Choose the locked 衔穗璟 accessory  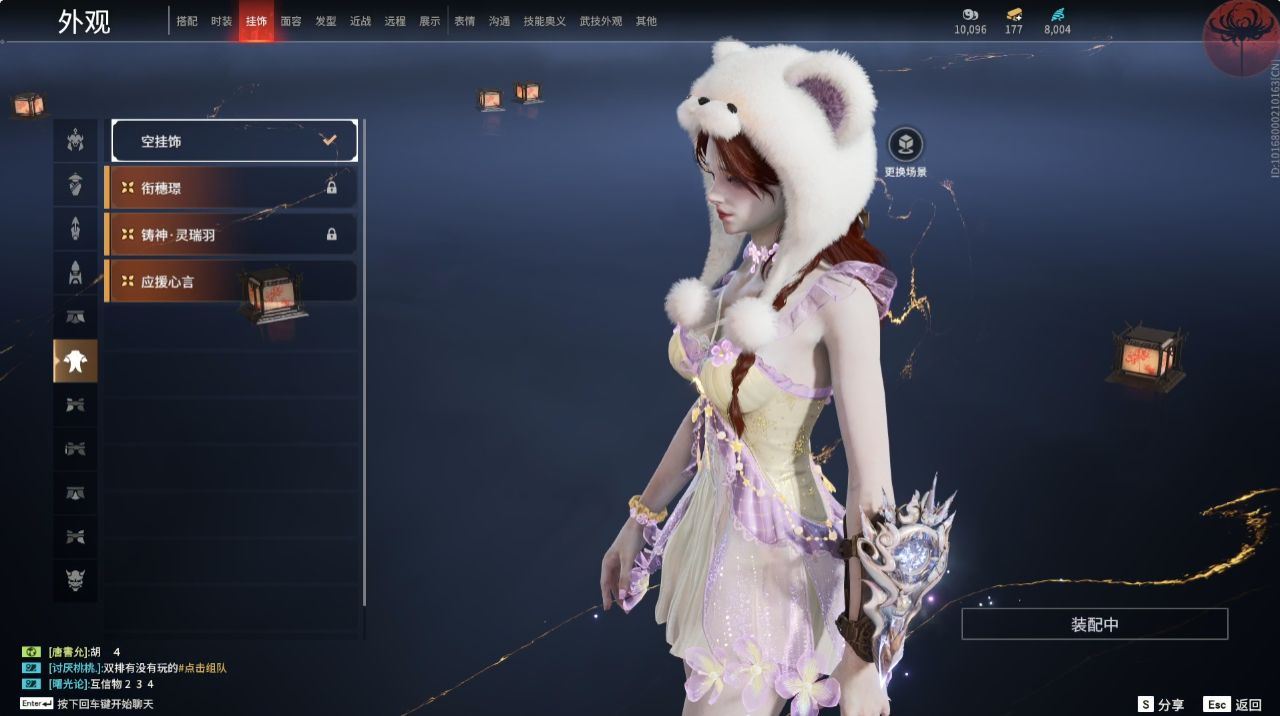[230, 188]
